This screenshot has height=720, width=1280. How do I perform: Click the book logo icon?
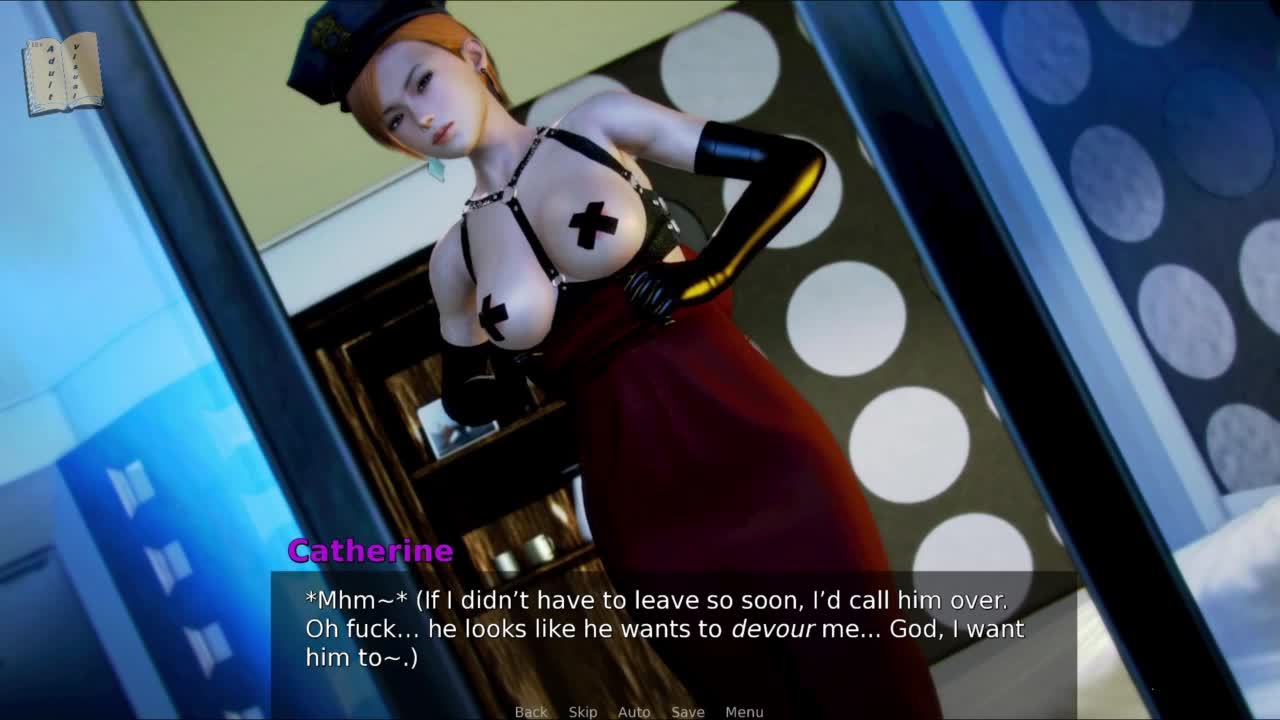point(62,73)
